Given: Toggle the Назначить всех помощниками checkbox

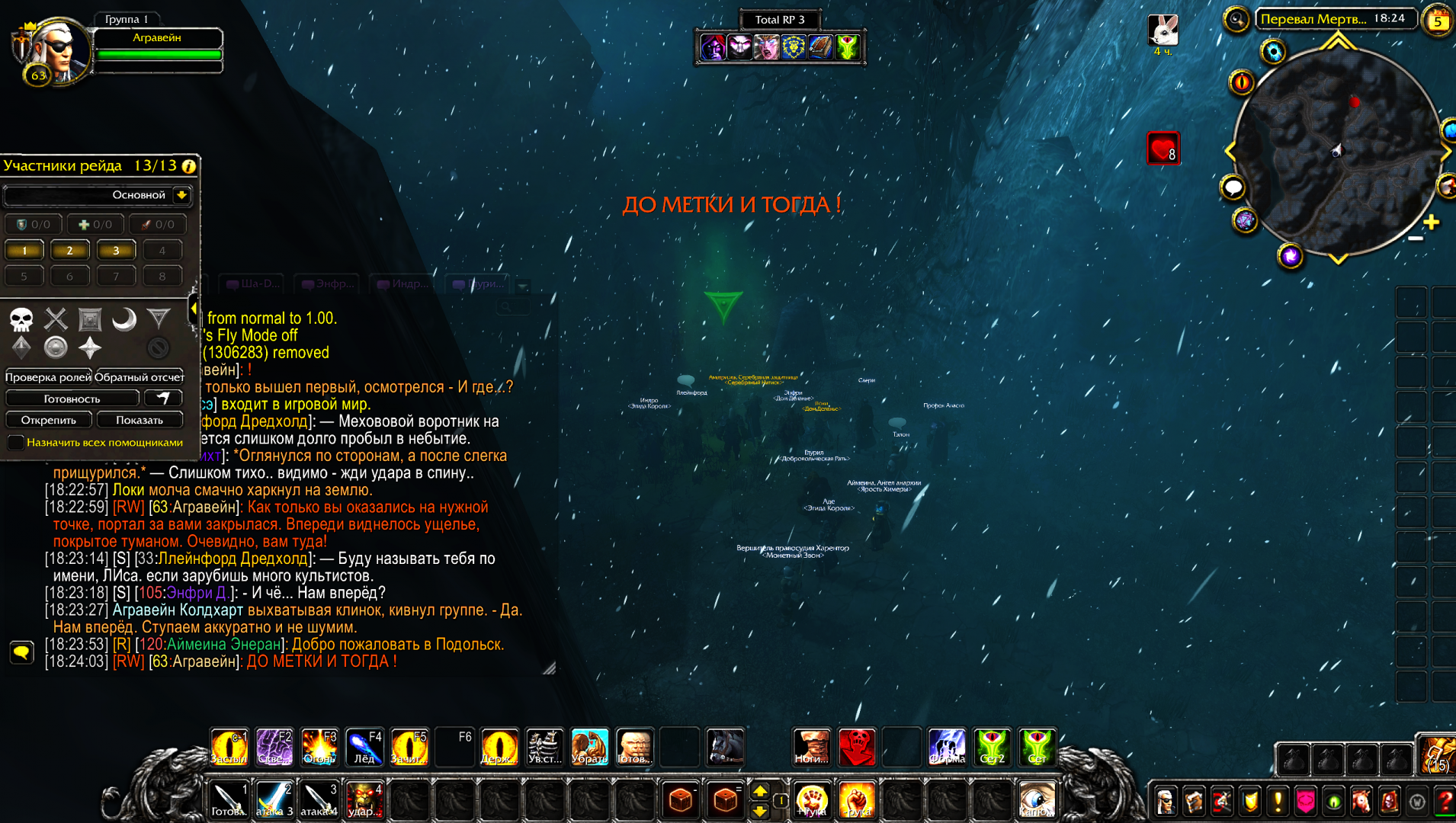Looking at the screenshot, I should point(16,442).
